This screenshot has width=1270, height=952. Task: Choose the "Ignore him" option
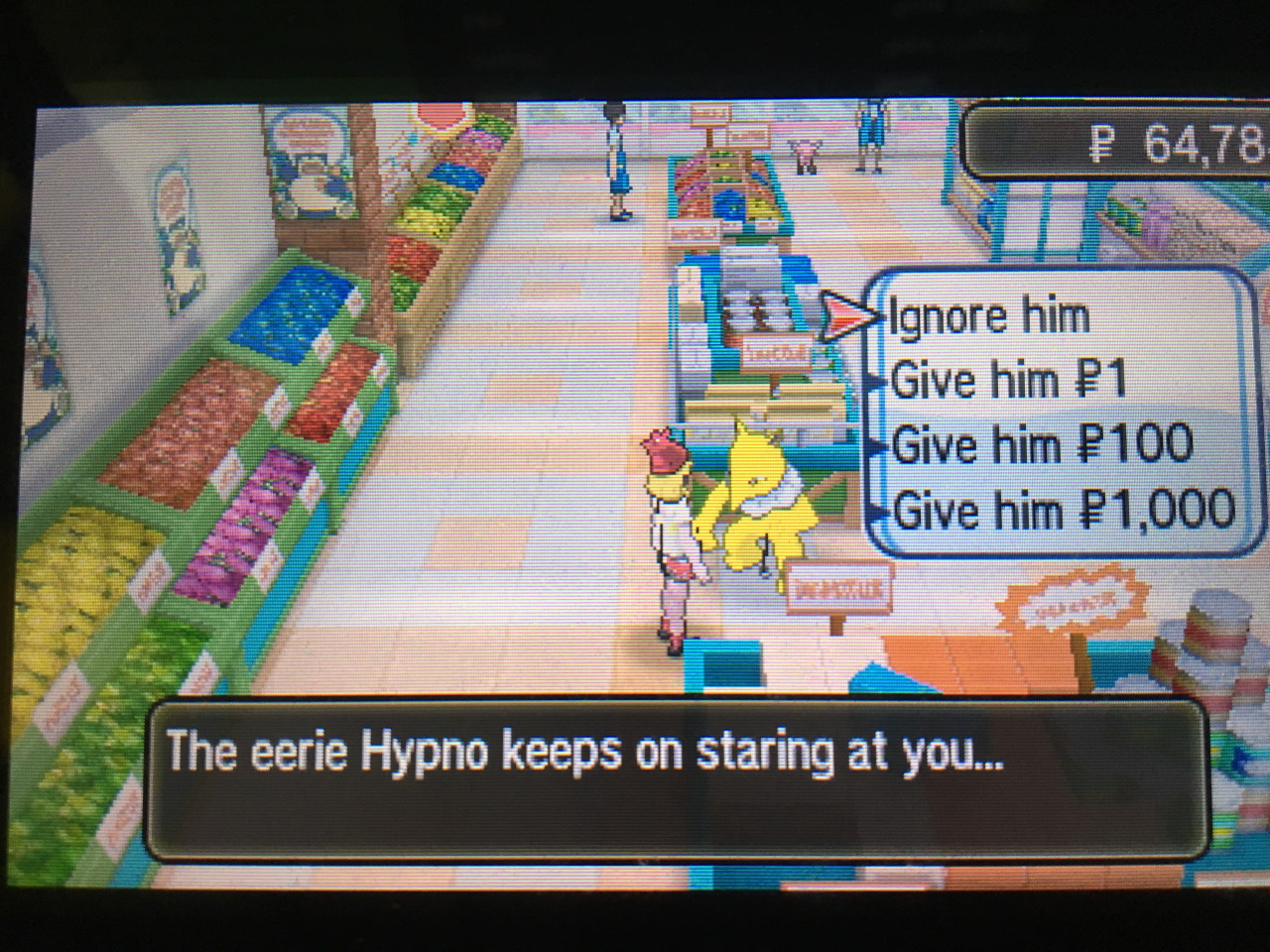point(990,317)
